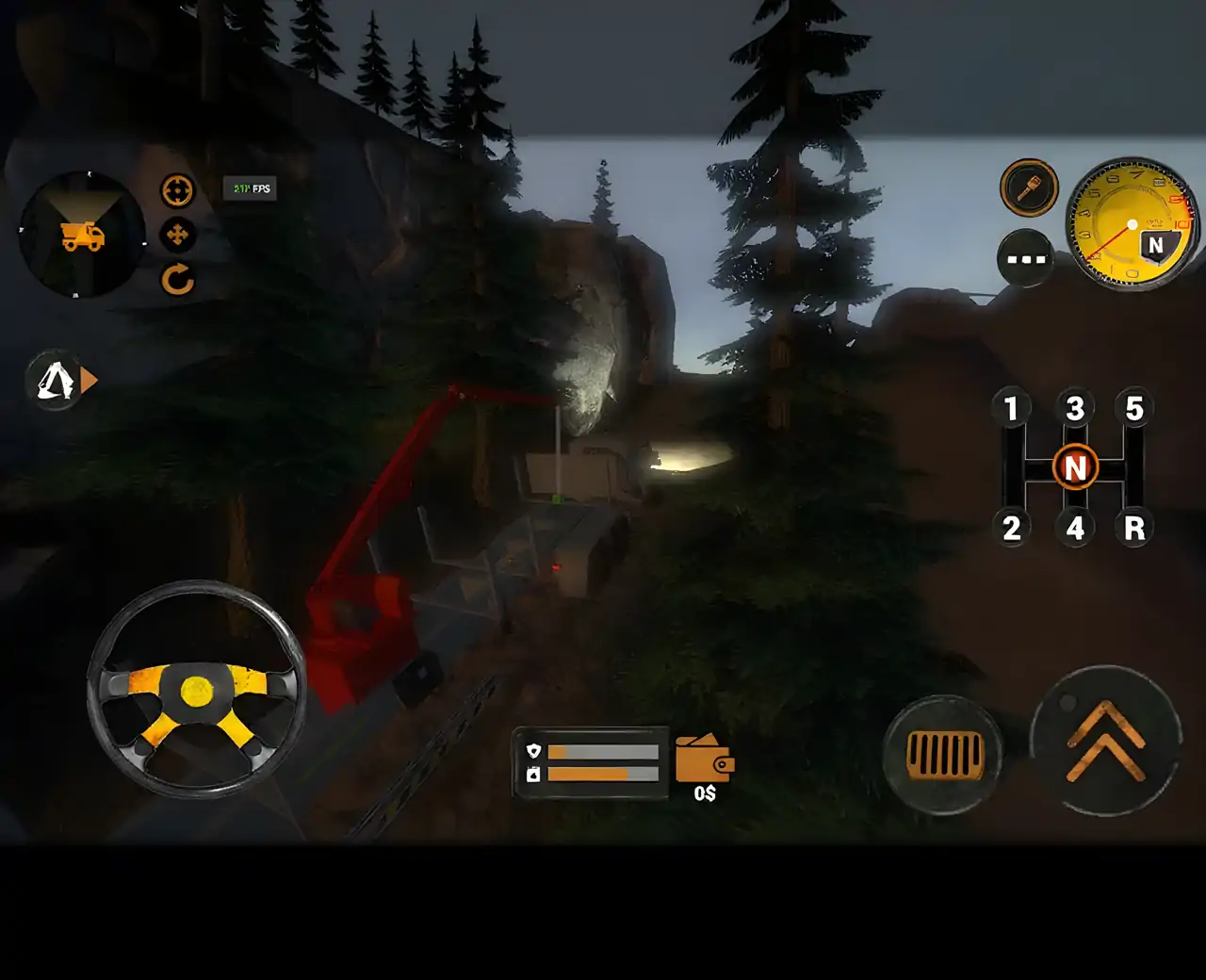Open the excavator crane mode selector
Image resolution: width=1206 pixels, height=980 pixels.
click(x=60, y=381)
